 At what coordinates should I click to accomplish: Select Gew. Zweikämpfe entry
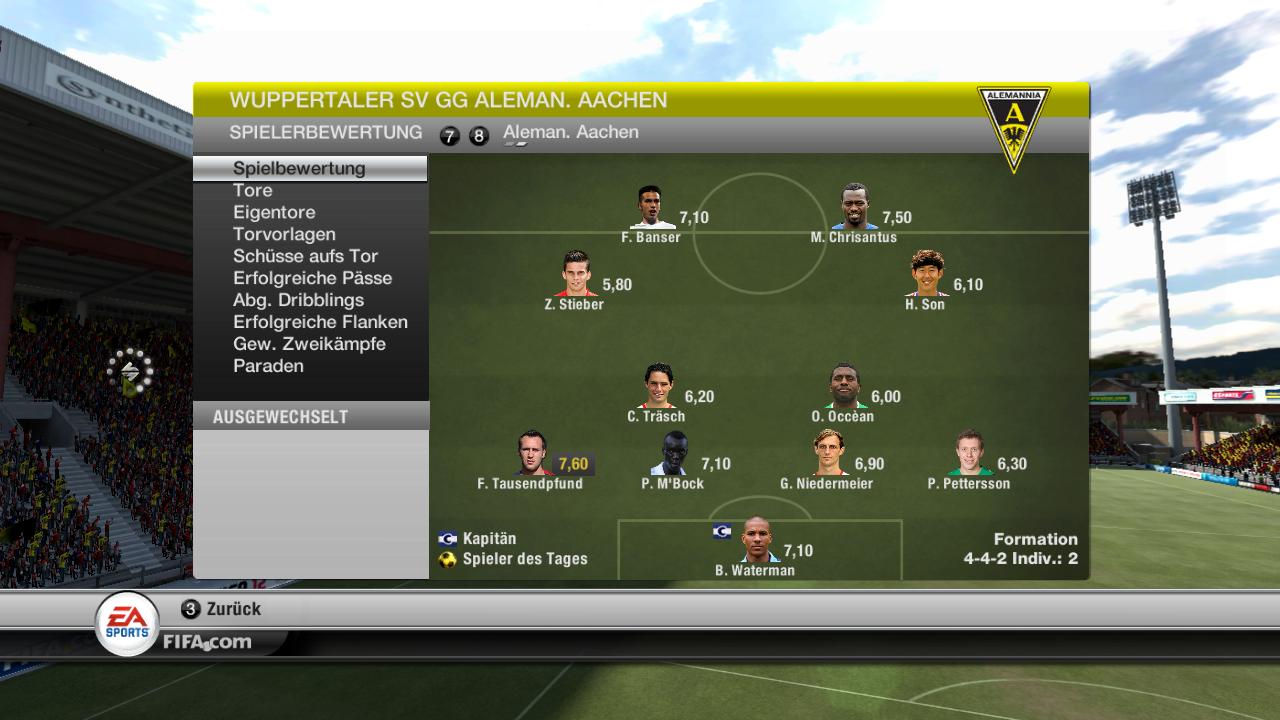click(x=309, y=344)
